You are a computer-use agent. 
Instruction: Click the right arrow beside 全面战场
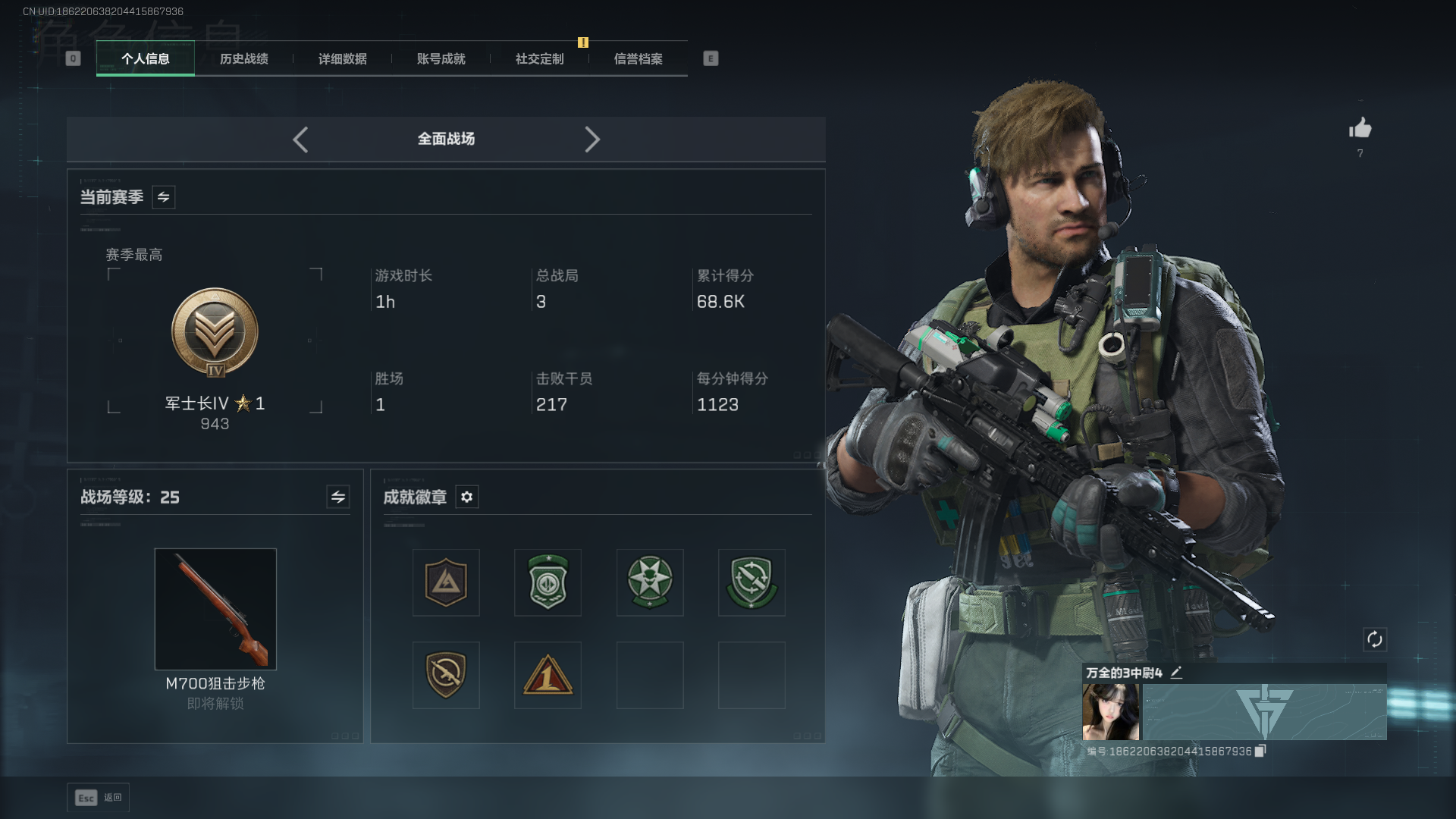[x=592, y=140]
